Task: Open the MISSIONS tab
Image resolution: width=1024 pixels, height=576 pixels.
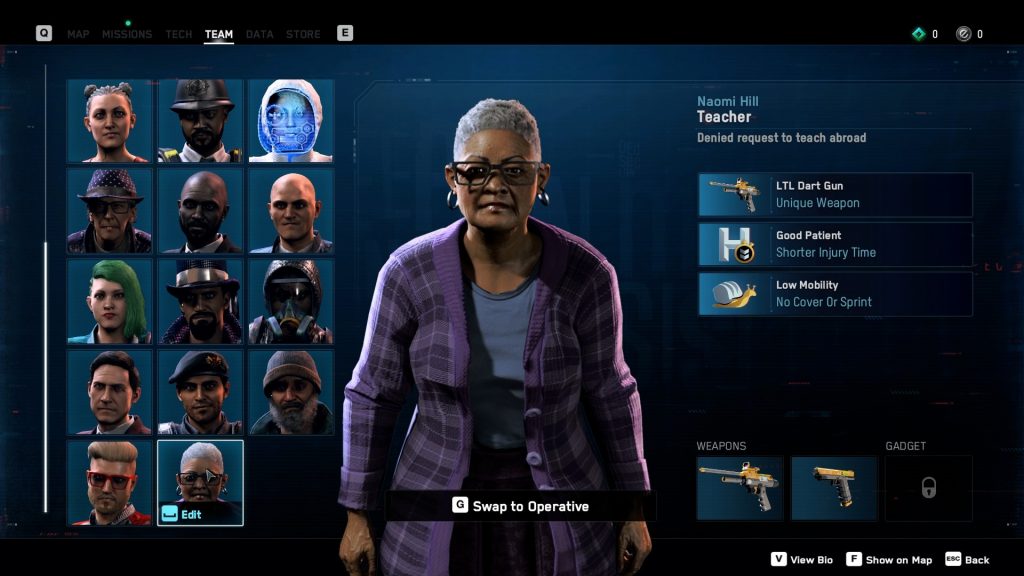Action: [127, 34]
